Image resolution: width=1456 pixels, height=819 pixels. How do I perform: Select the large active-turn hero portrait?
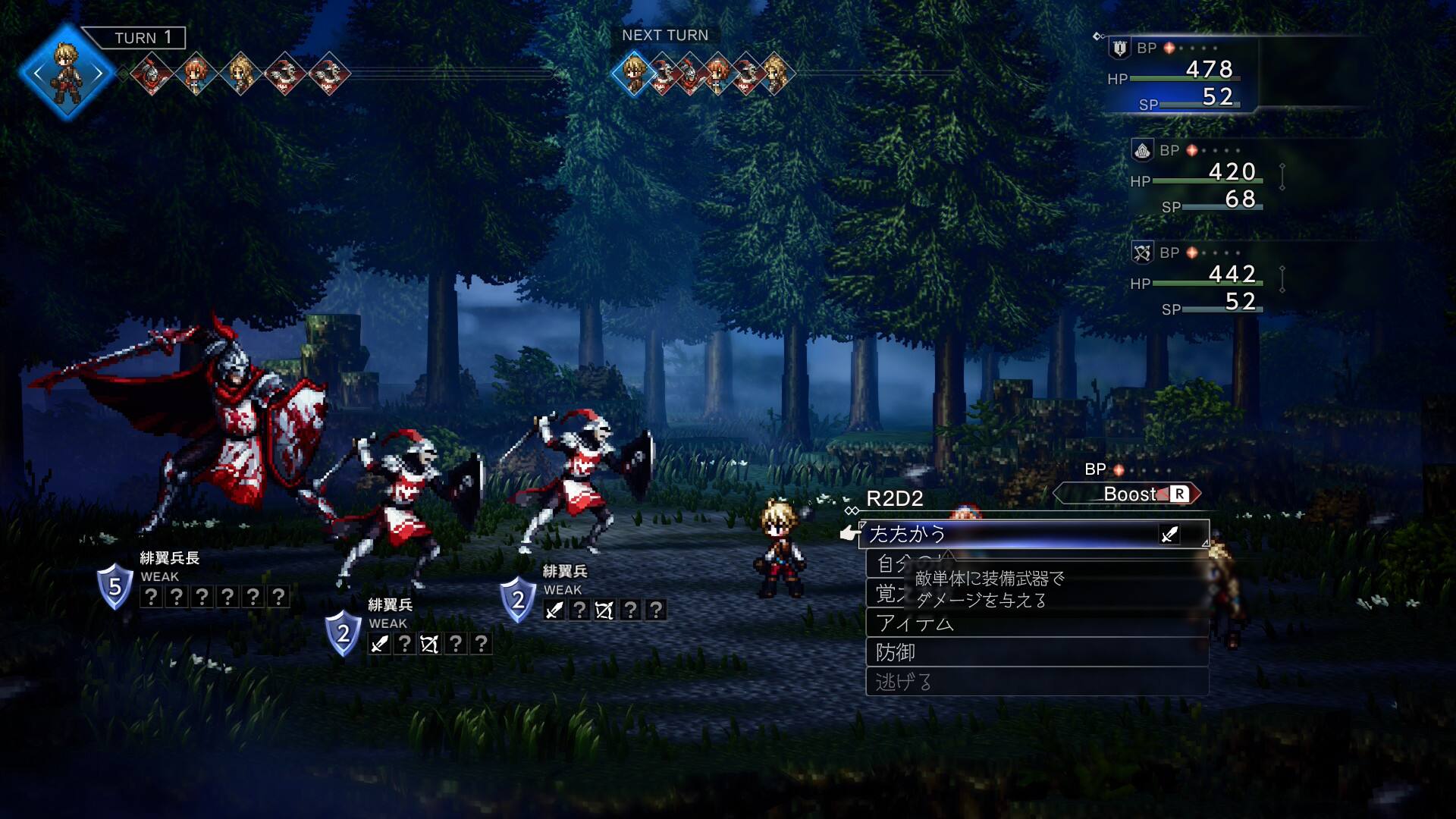coord(67,73)
